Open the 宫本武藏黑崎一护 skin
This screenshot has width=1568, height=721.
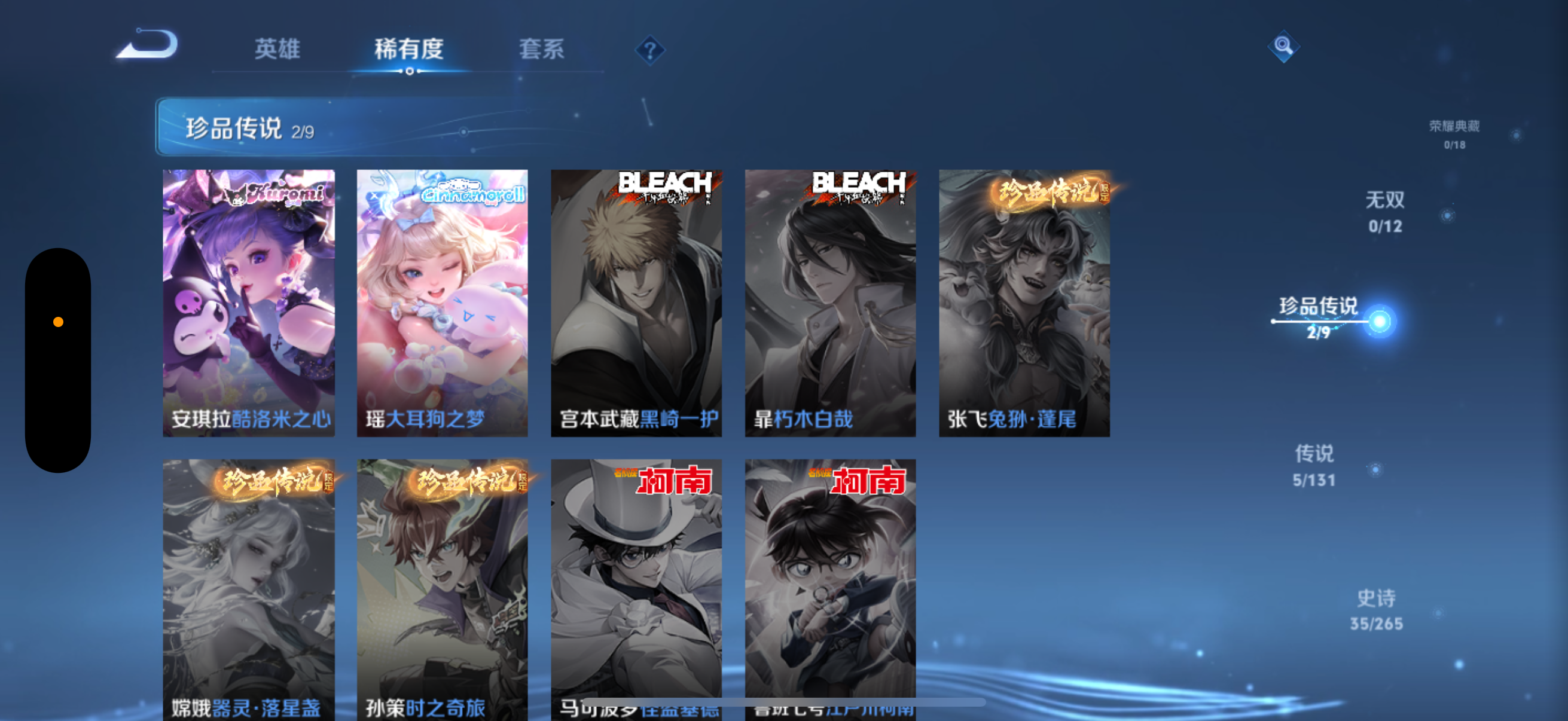click(637, 303)
